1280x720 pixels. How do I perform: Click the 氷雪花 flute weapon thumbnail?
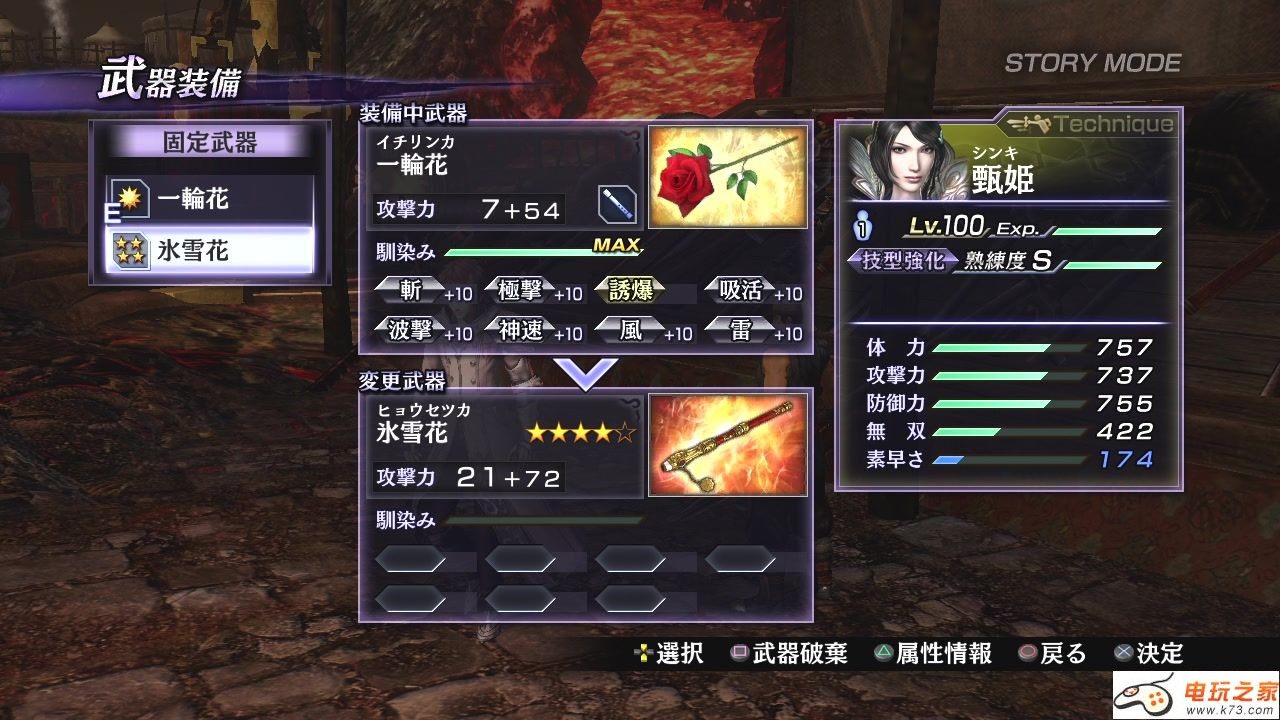click(727, 445)
